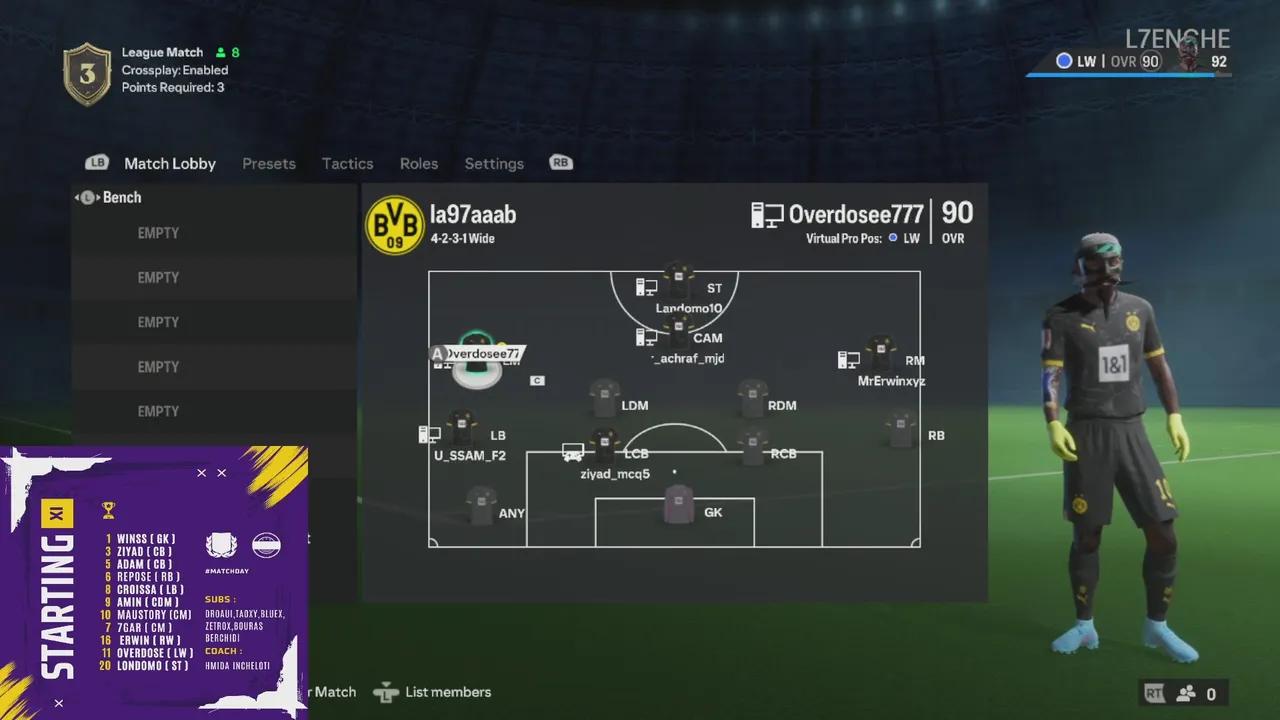This screenshot has height=720, width=1280.
Task: Switch to the Tactics tab
Action: 347,164
